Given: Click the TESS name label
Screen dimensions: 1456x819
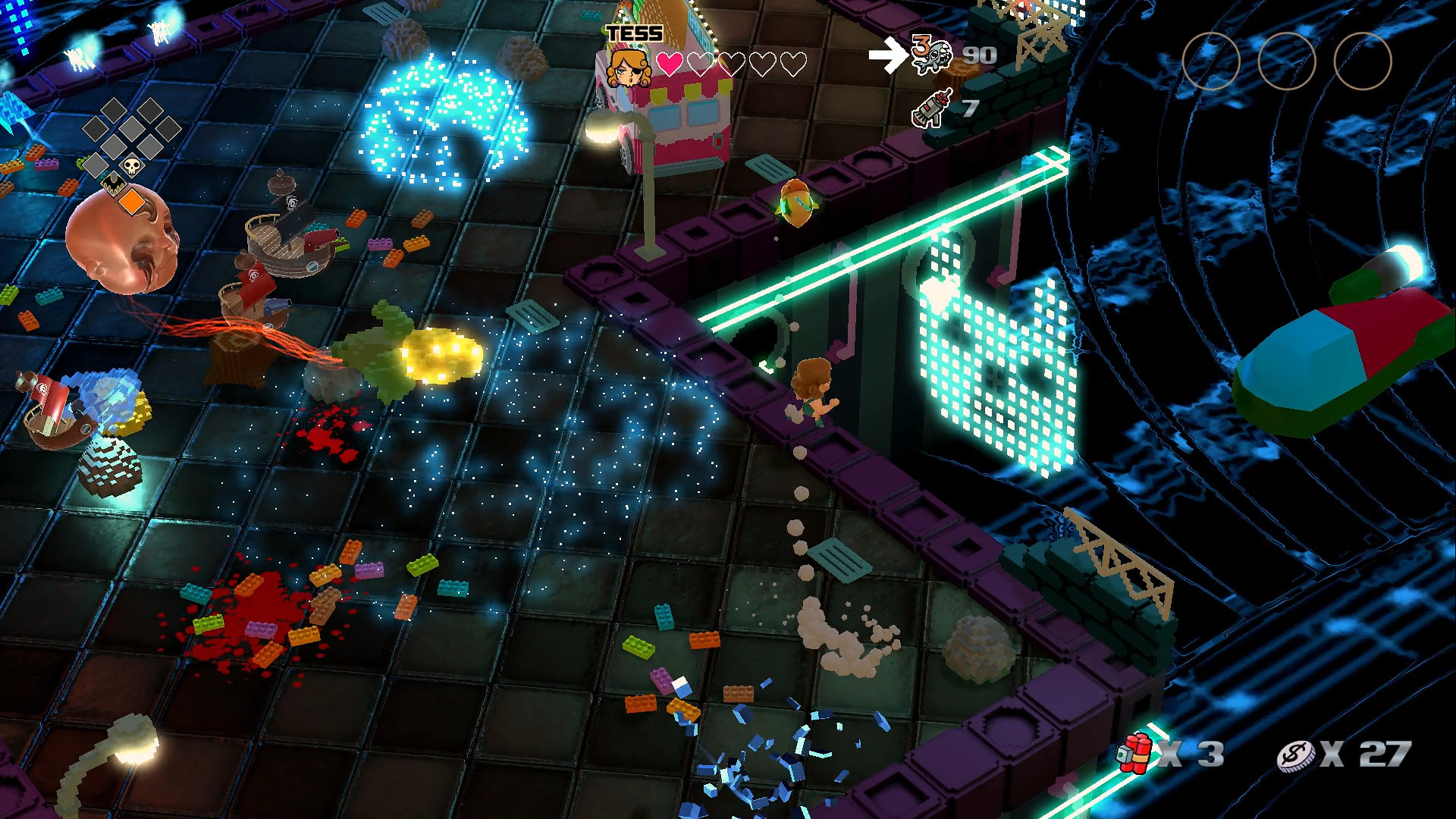Looking at the screenshot, I should 634,33.
